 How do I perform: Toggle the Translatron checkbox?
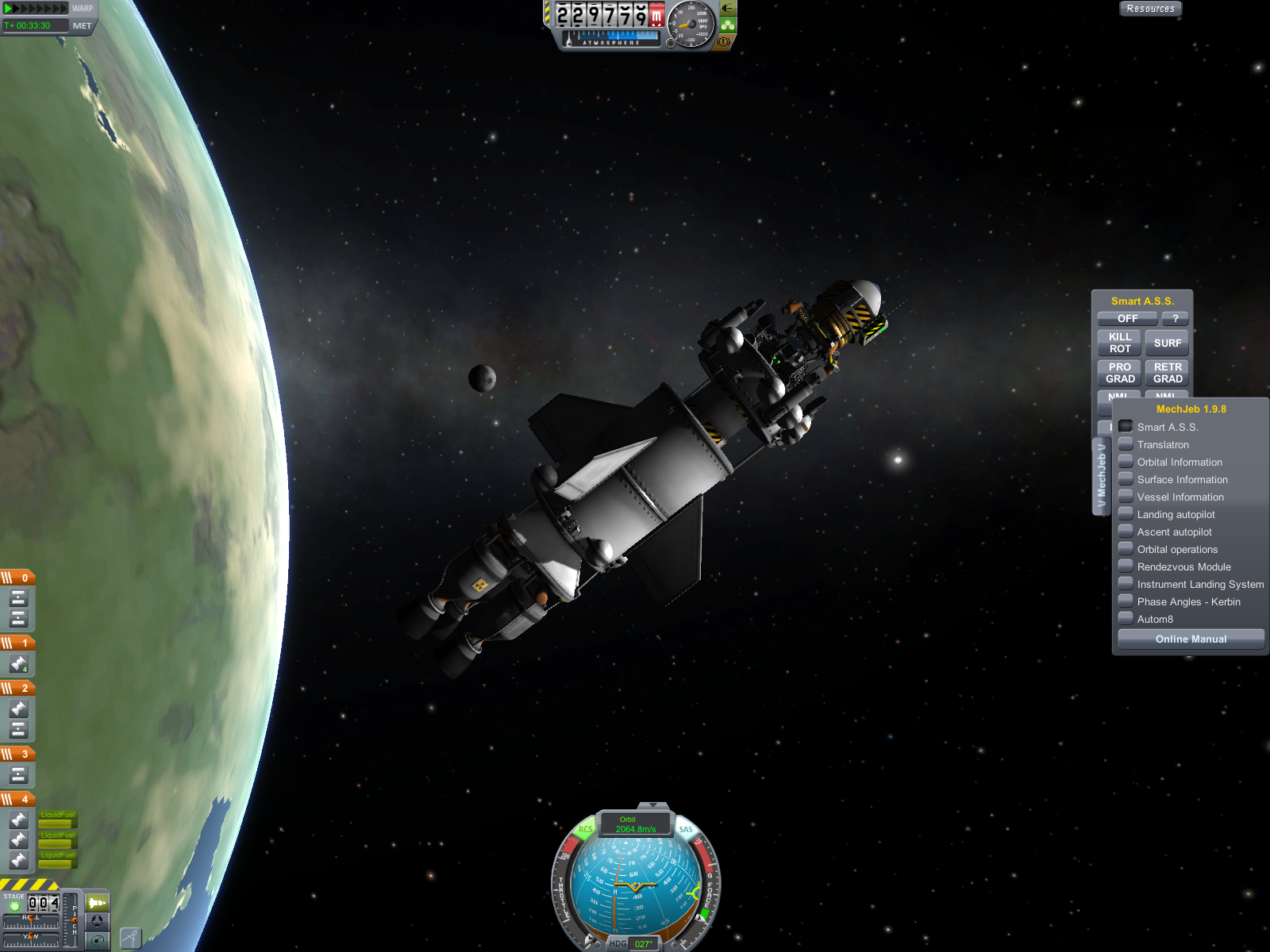(1126, 444)
